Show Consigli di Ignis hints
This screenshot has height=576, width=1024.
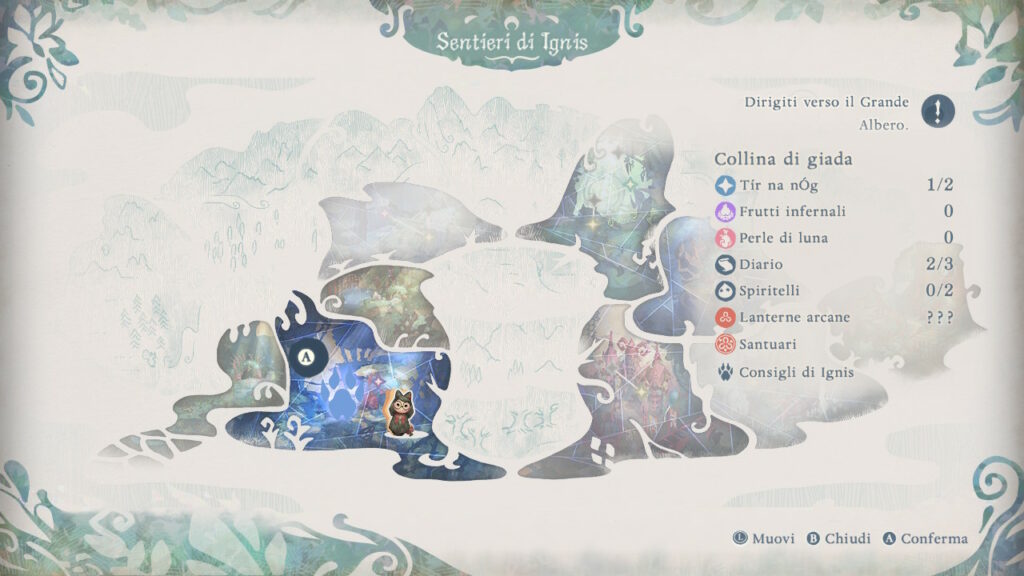click(x=796, y=371)
